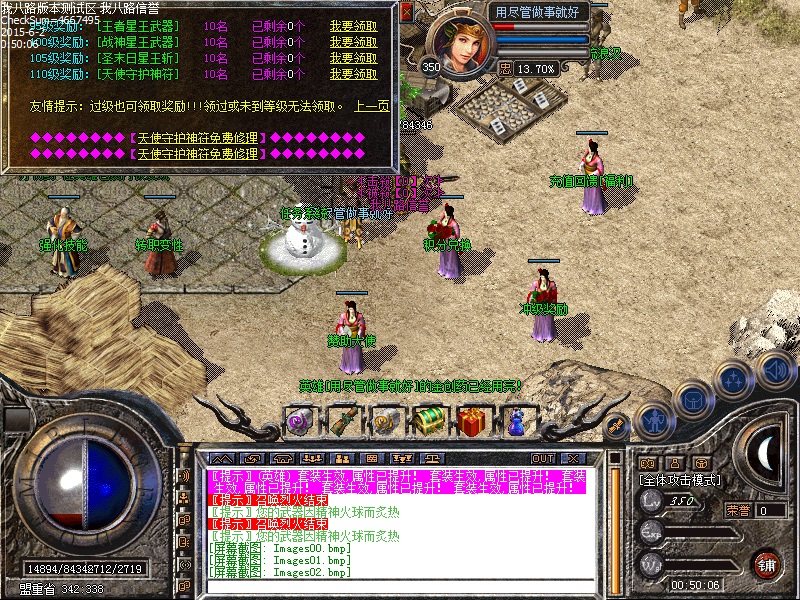Open the red 铺 shop button
Viewport: 800px width, 600px height.
point(767,563)
